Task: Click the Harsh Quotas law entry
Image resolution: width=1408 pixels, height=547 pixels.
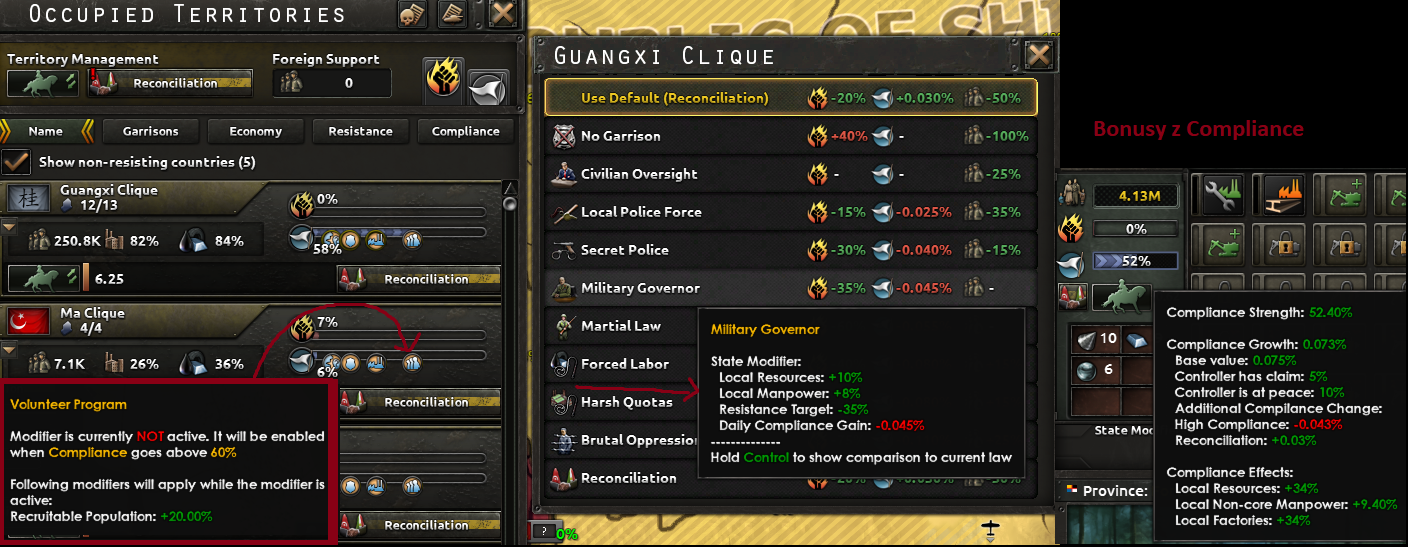Action: pos(620,402)
